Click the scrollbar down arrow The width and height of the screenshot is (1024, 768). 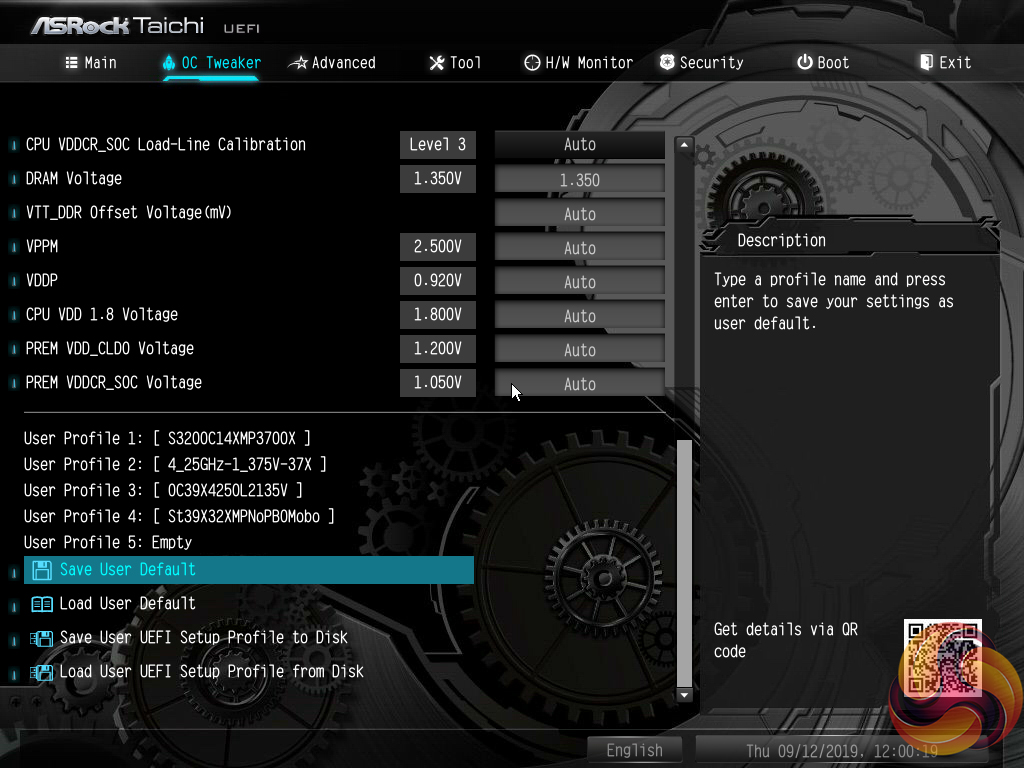click(684, 694)
